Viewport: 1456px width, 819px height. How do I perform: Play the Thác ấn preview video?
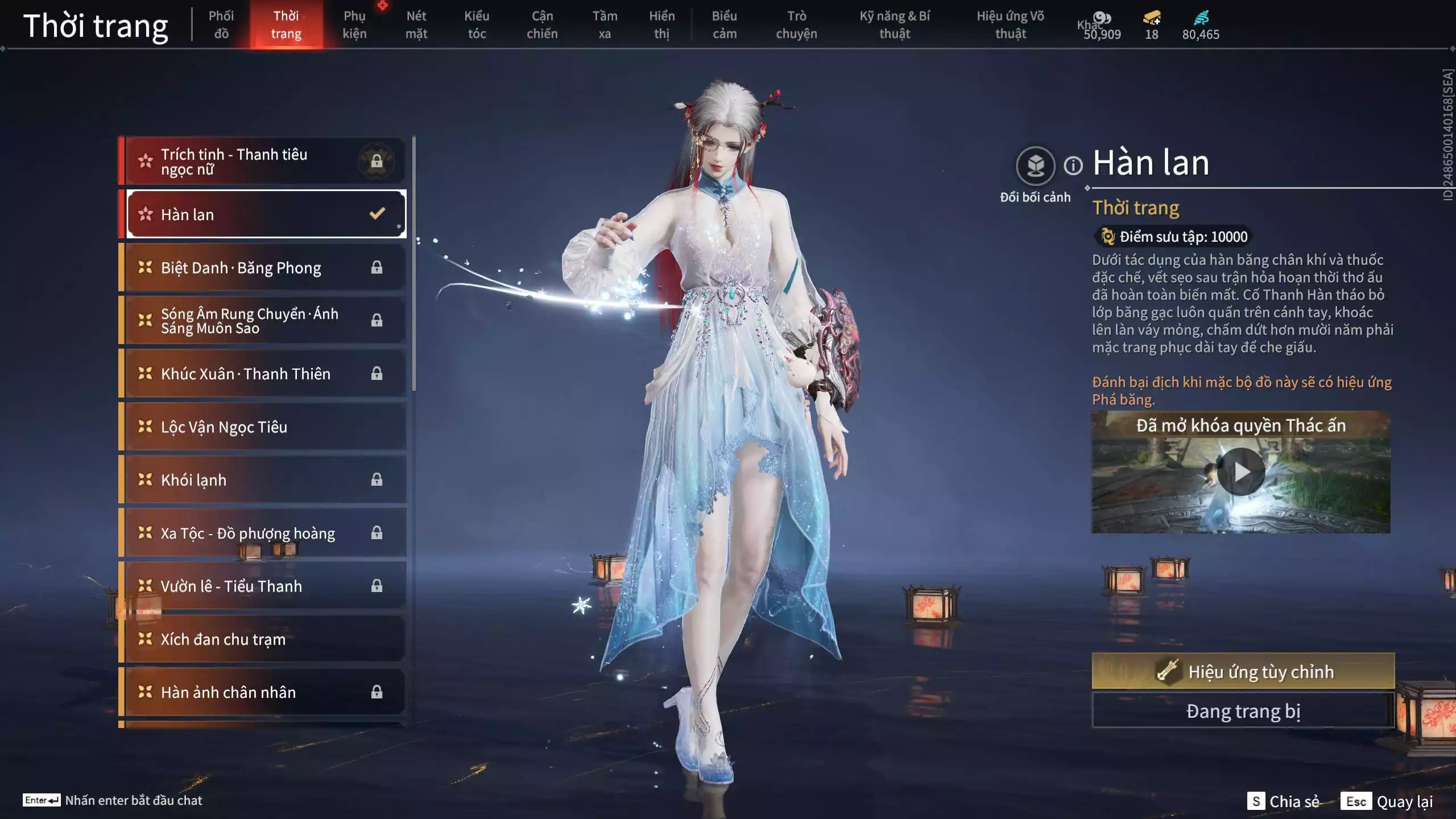pos(1240,472)
